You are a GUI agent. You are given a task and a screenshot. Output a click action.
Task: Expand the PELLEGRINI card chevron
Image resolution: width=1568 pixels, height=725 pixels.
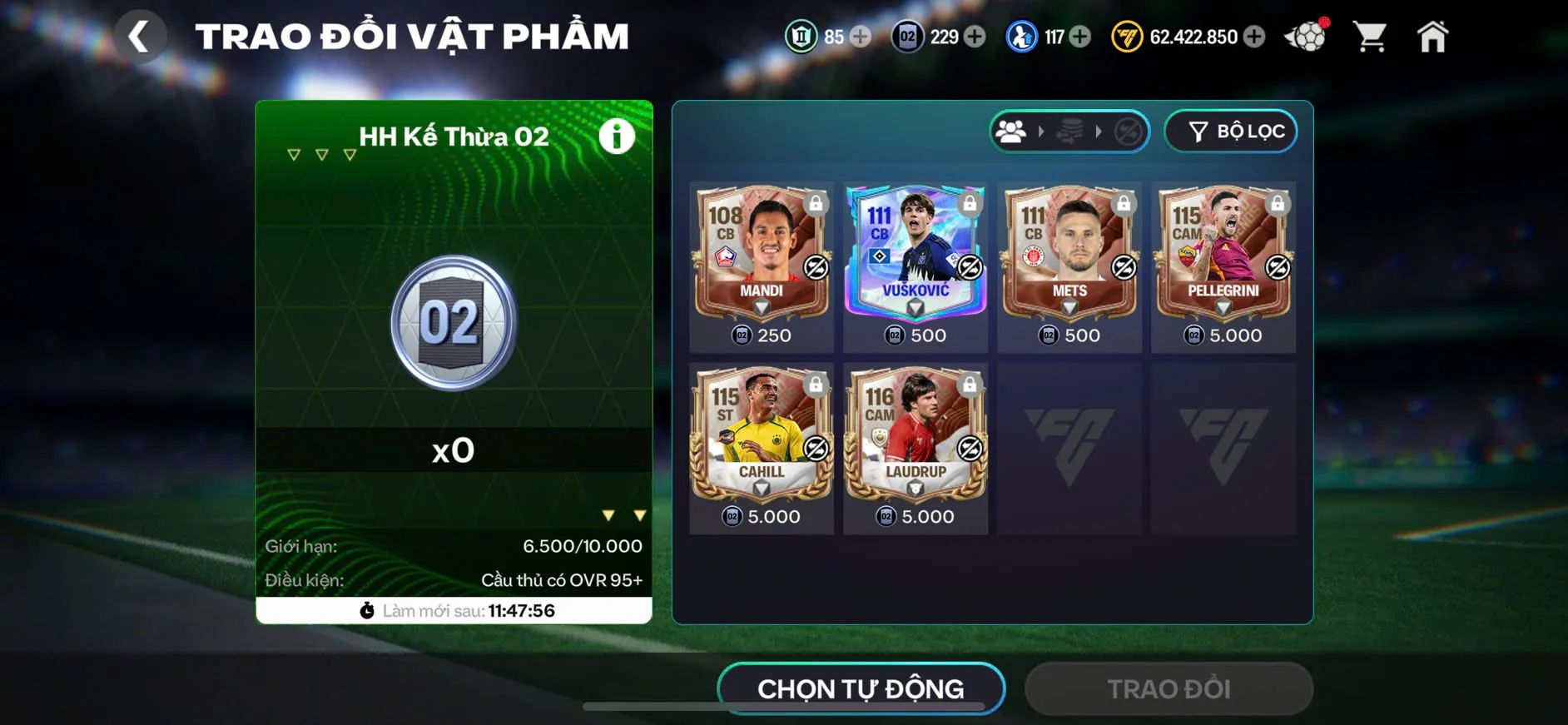pyautogui.click(x=1223, y=306)
